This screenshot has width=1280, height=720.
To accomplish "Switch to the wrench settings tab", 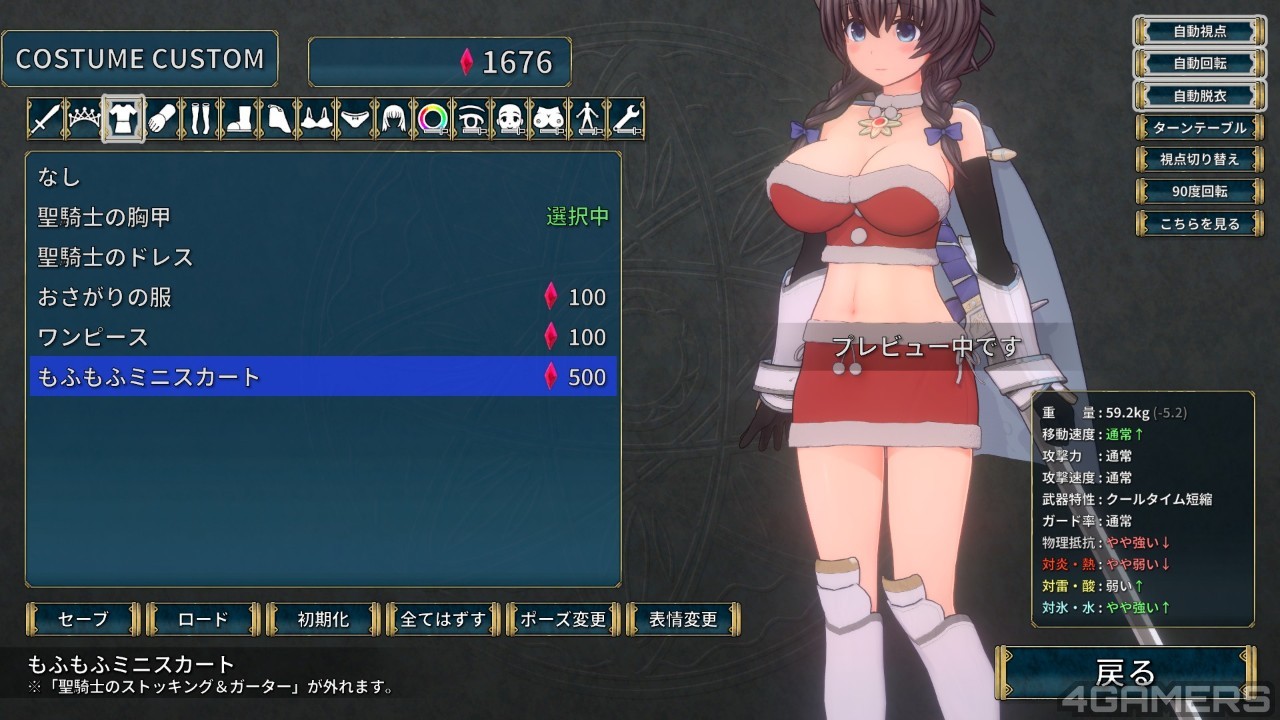I will [x=625, y=119].
